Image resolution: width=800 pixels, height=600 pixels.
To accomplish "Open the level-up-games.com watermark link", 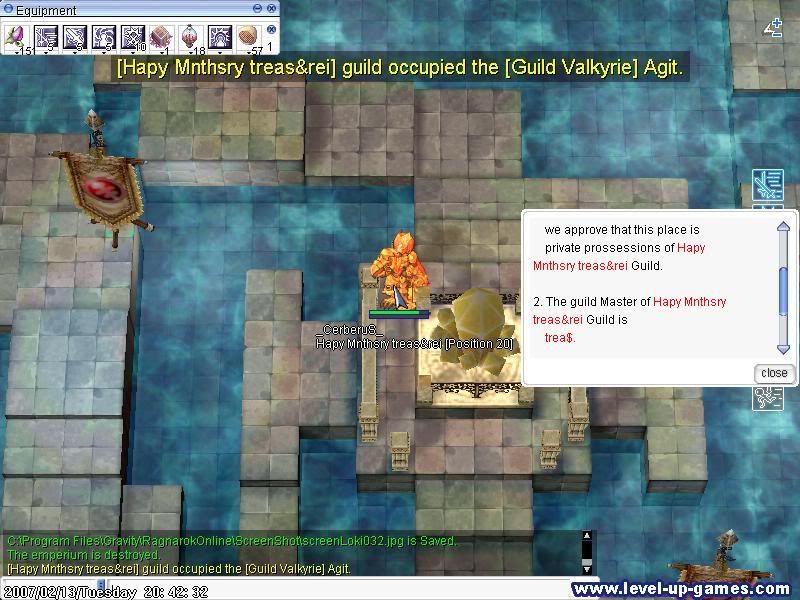I will tap(684, 589).
